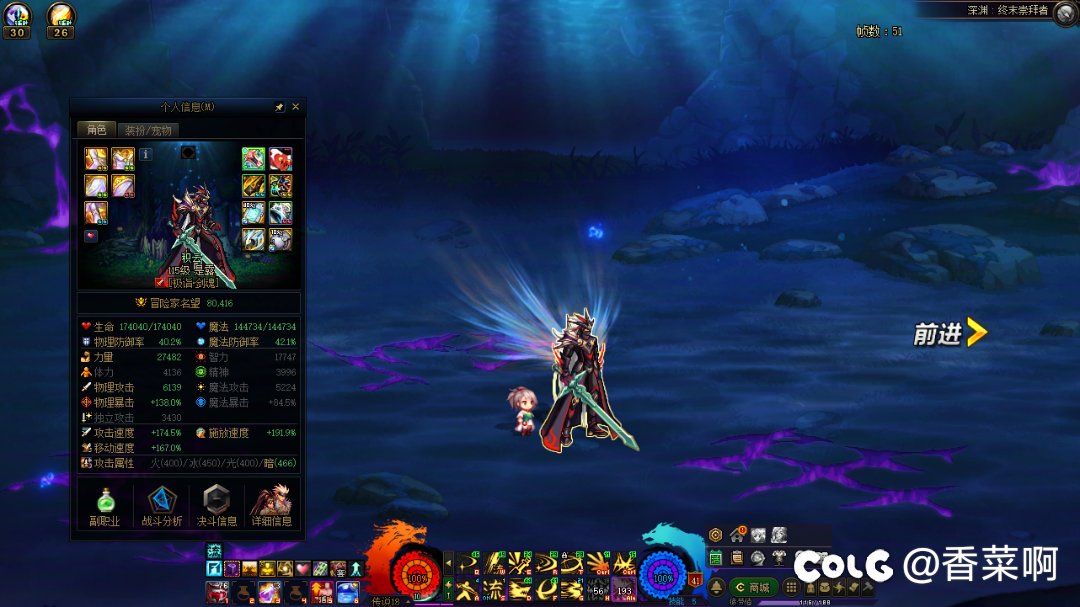
Task: Click the bell notification icon
Action: pyautogui.click(x=716, y=586)
